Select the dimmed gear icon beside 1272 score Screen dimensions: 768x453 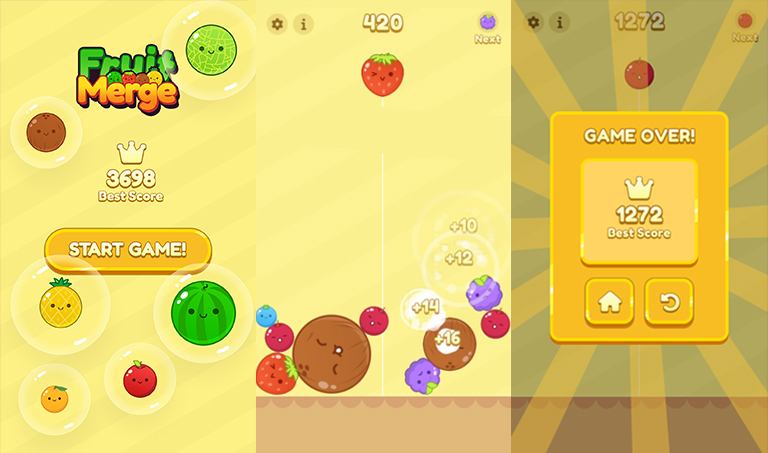pyautogui.click(x=534, y=22)
